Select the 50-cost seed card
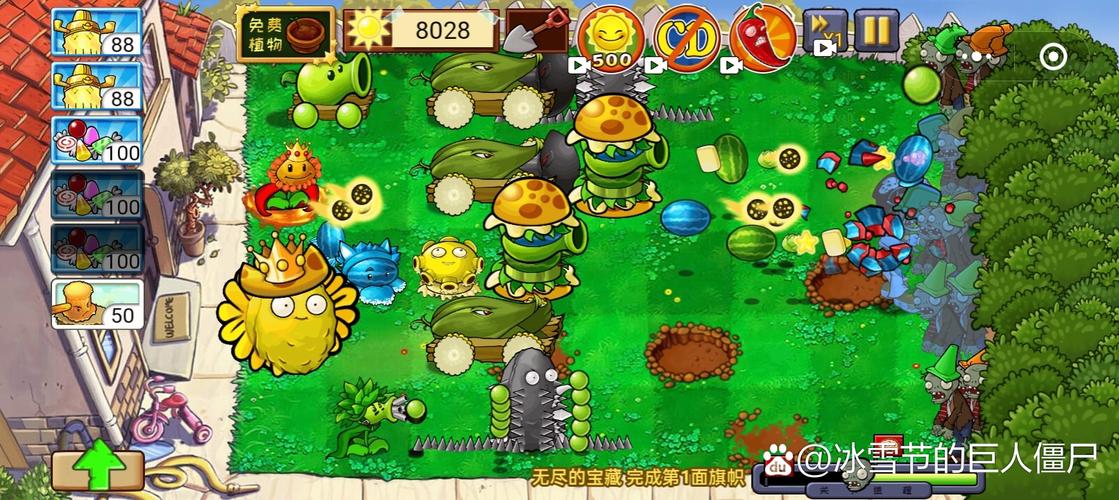 point(97,303)
